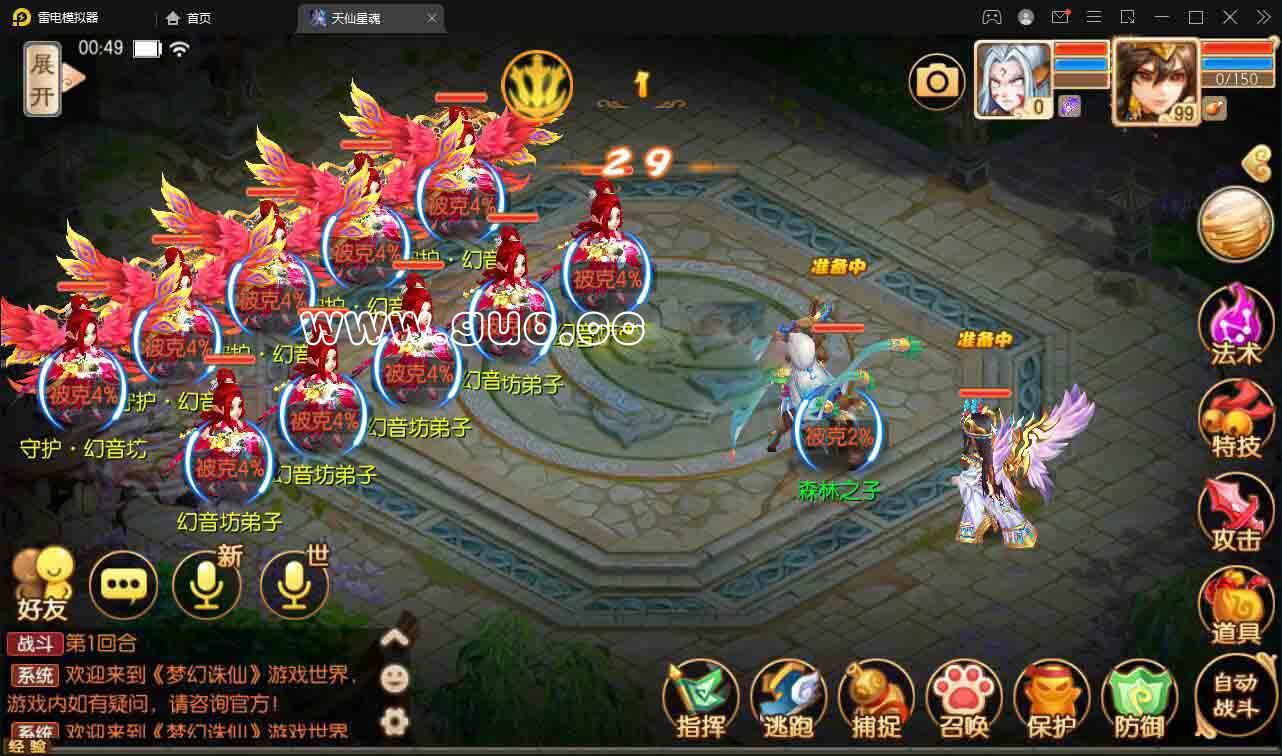Open the 道具 items menu
This screenshot has height=756, width=1282.
(1235, 605)
